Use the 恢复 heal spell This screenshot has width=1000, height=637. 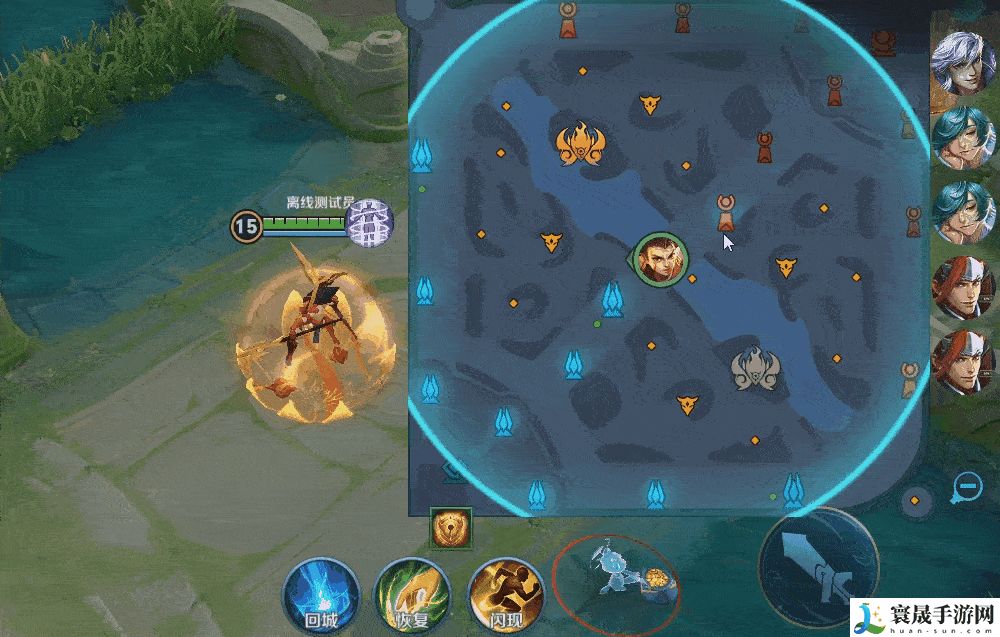[x=413, y=594]
